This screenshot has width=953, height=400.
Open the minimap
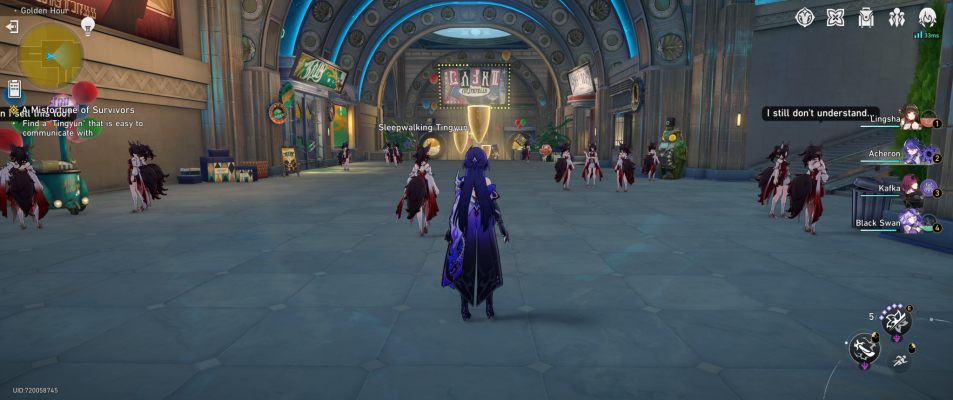50,55
